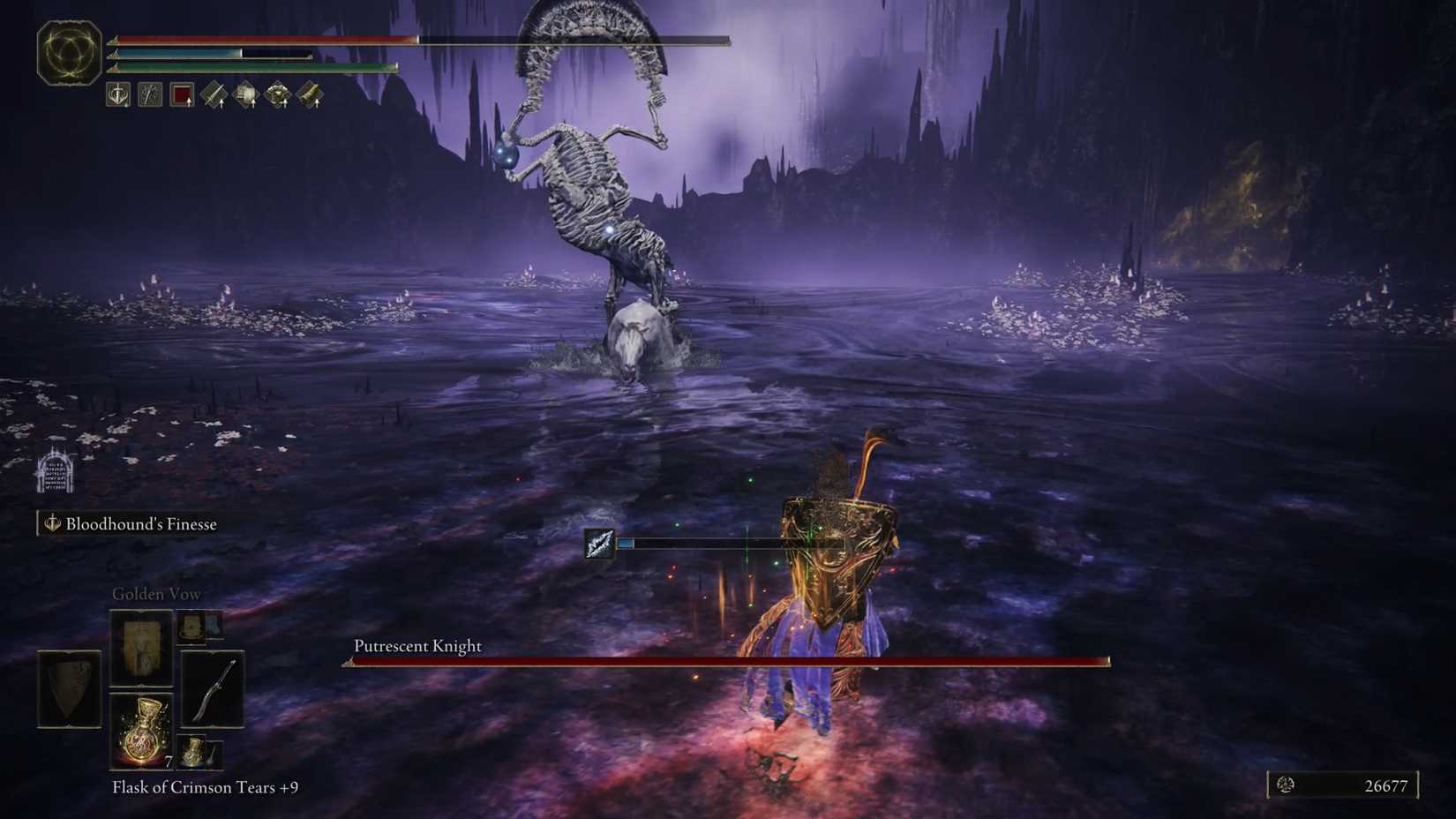Viewport: 1456px width, 819px height.
Task: Select the Bloodhound's Finesse status icon
Action: coord(117,94)
